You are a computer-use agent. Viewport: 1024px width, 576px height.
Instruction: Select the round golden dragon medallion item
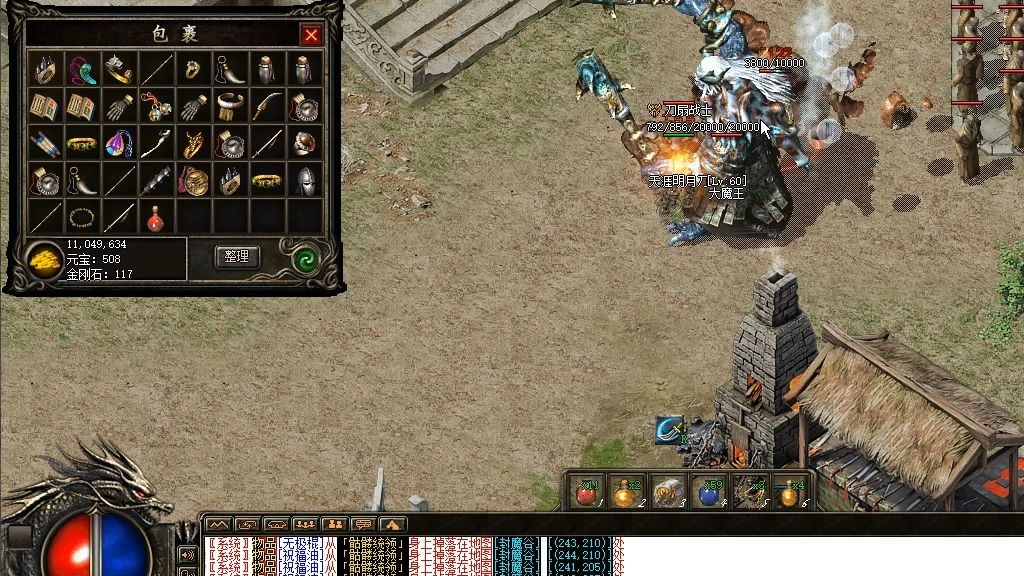[192, 180]
